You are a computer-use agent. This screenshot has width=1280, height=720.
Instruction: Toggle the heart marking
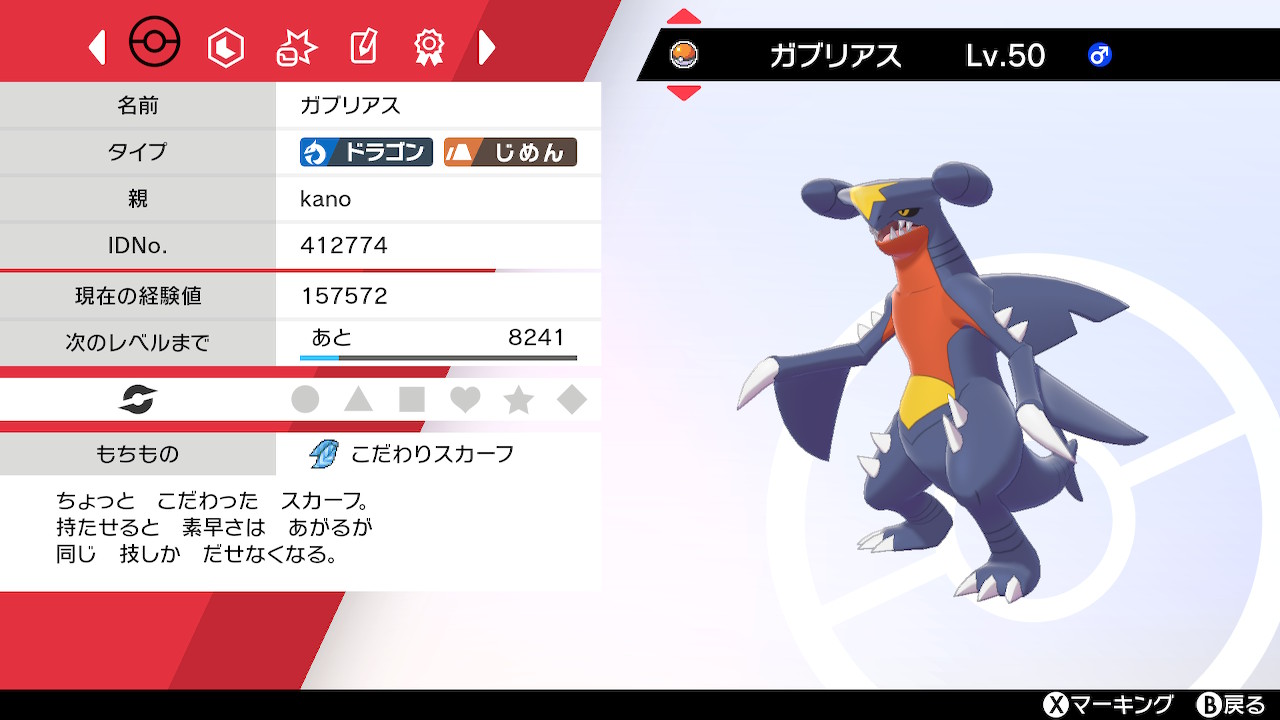[x=466, y=399]
